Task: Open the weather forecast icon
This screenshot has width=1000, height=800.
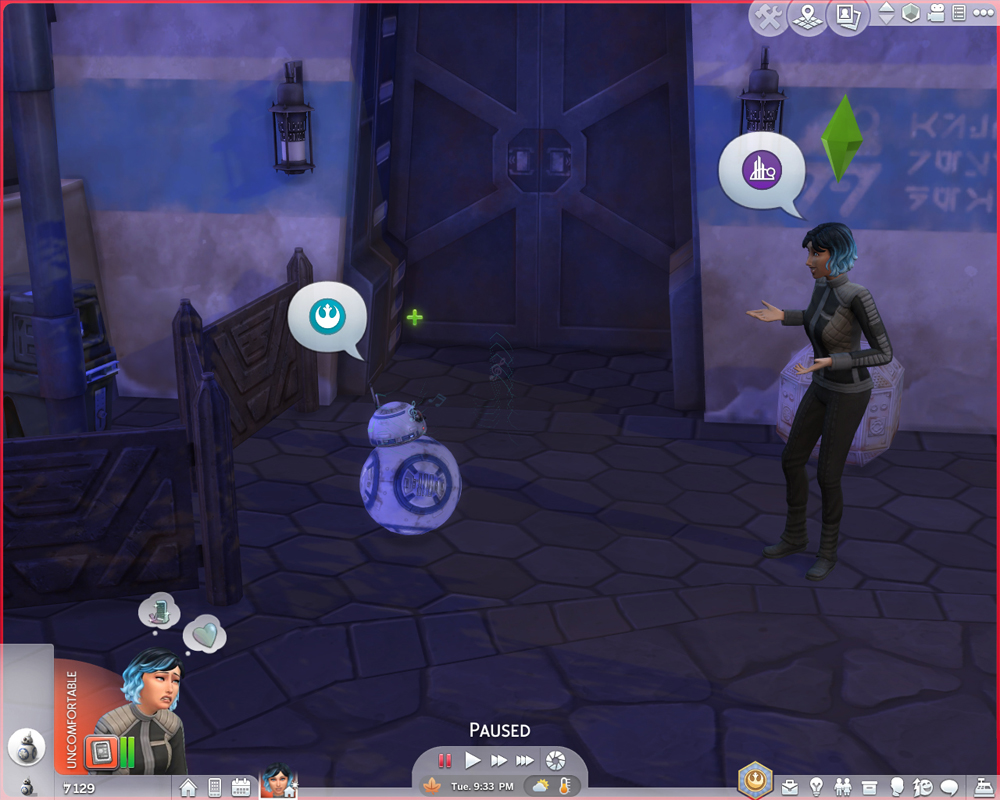Action: (x=540, y=786)
